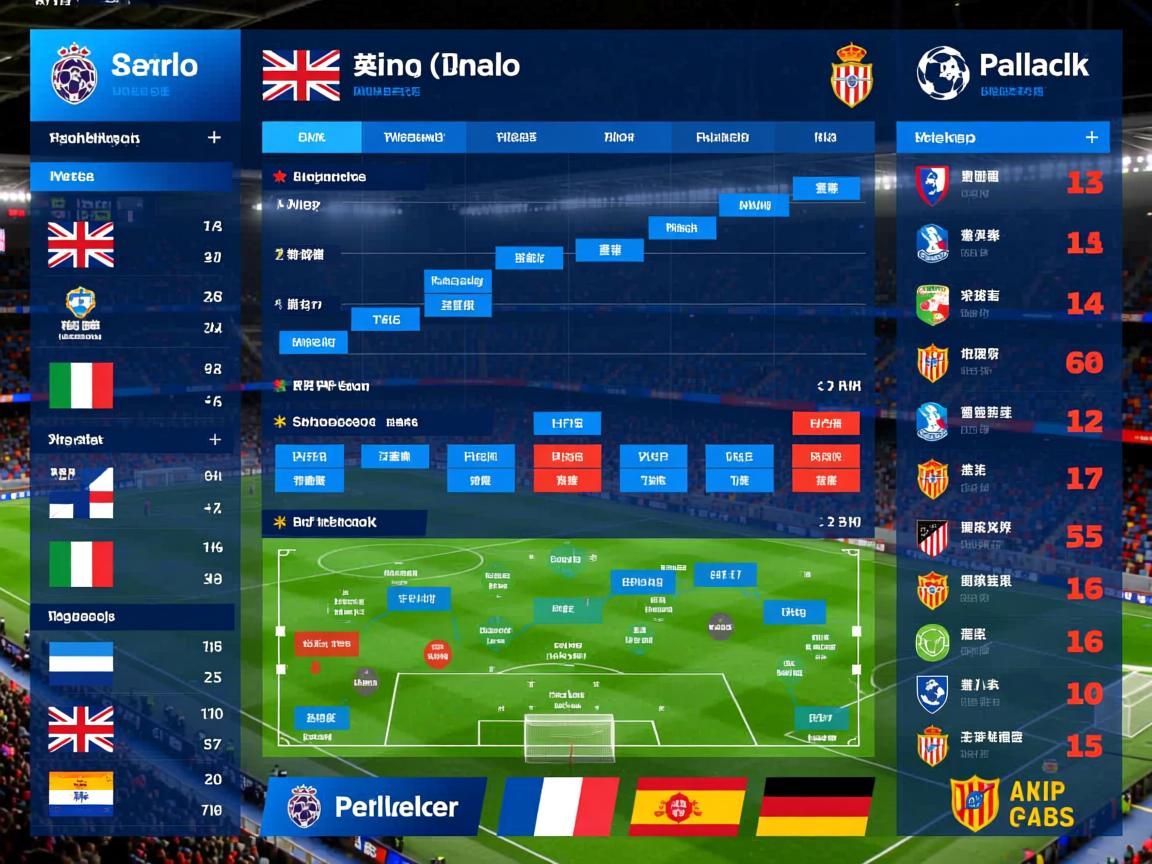This screenshot has width=1152, height=864.
Task: Open the AKIP CABS badge
Action: coord(1013,803)
